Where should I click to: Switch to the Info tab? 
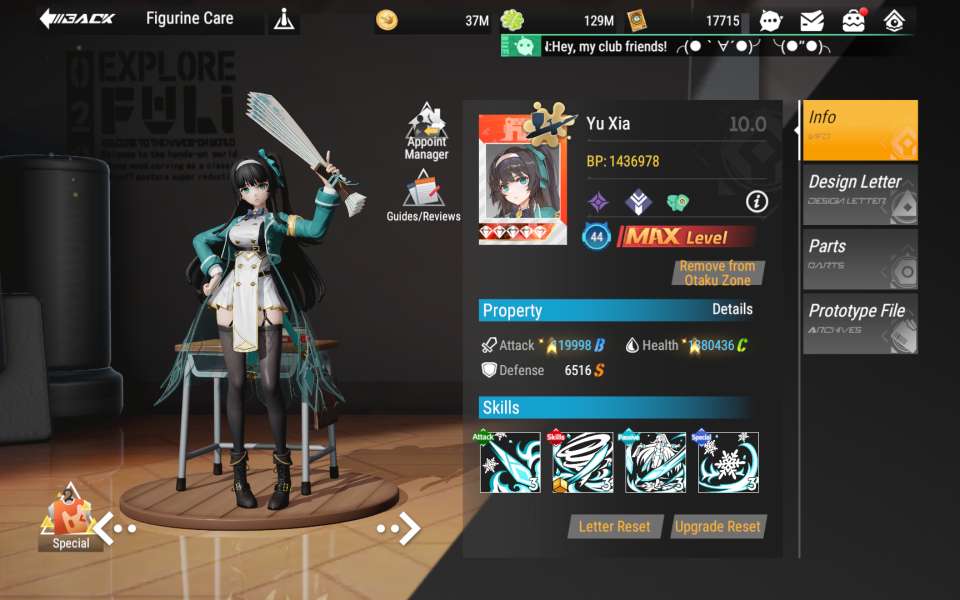(859, 130)
